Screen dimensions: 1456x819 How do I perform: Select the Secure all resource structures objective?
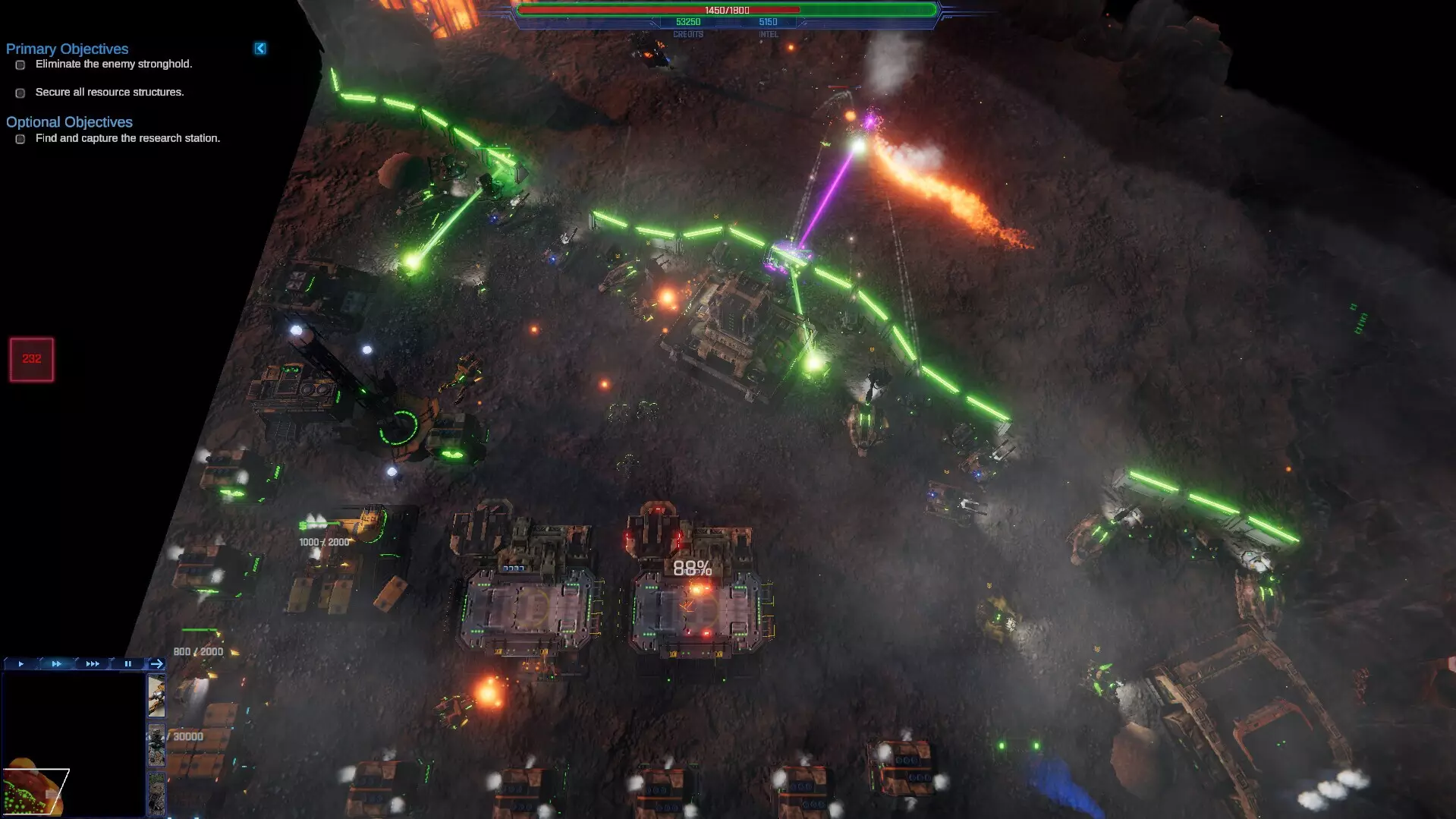tap(109, 93)
